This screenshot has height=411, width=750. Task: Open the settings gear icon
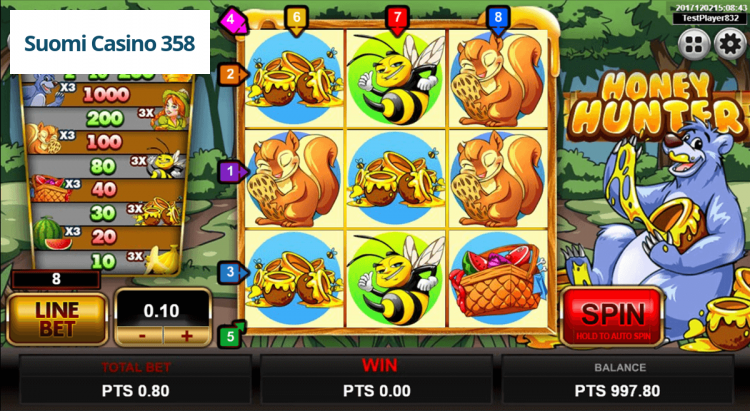(x=729, y=43)
